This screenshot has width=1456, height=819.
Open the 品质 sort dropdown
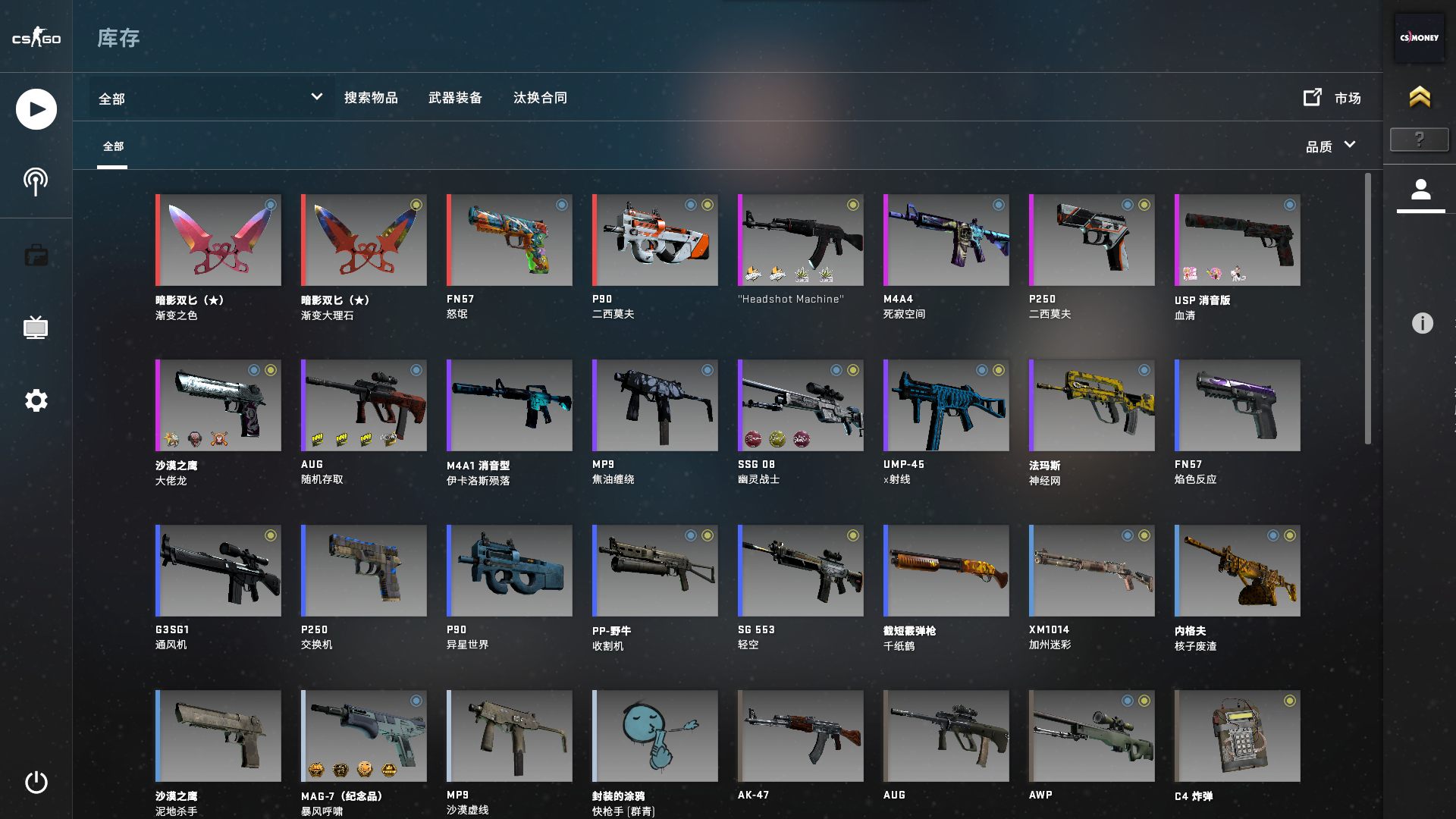point(1330,146)
